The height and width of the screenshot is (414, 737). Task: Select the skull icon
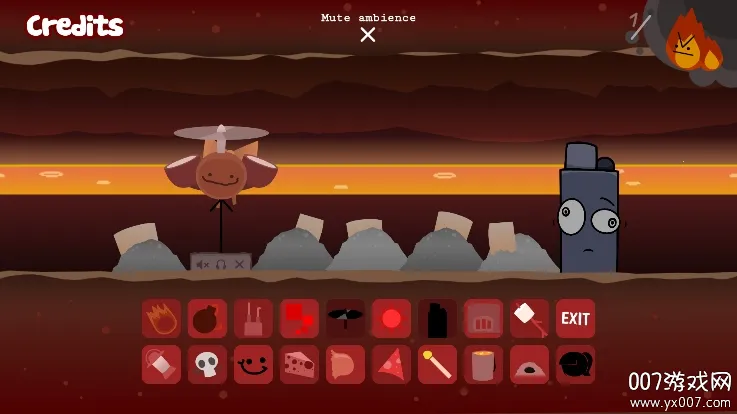[208, 365]
